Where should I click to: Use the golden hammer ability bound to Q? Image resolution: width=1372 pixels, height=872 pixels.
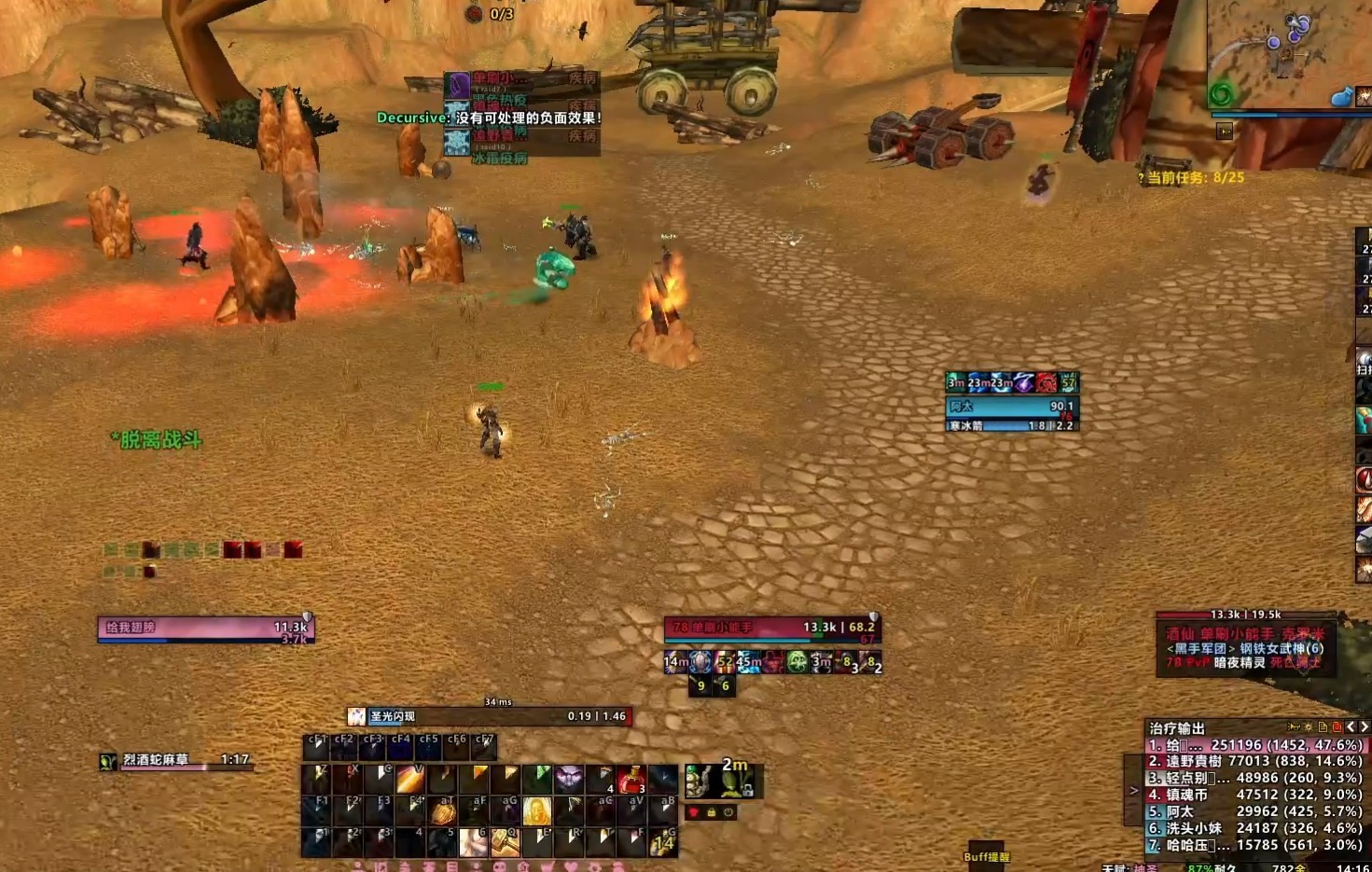pyautogui.click(x=505, y=841)
